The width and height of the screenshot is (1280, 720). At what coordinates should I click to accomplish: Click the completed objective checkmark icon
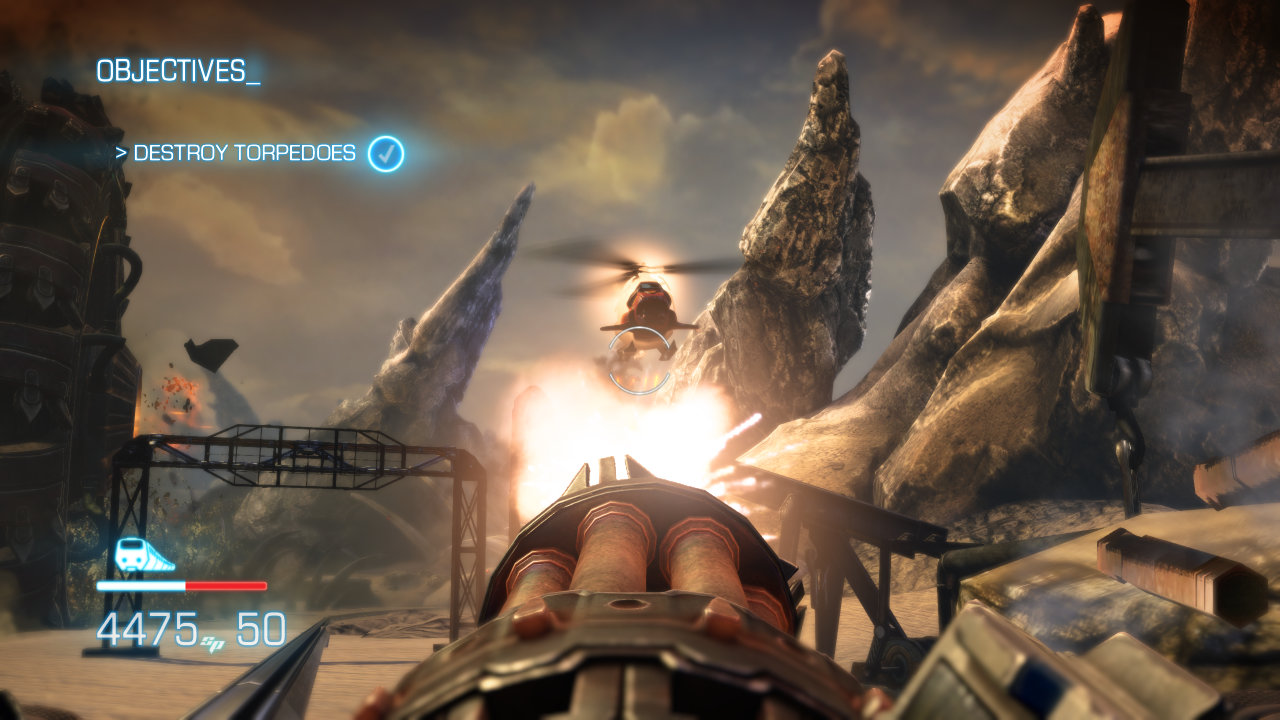386,154
